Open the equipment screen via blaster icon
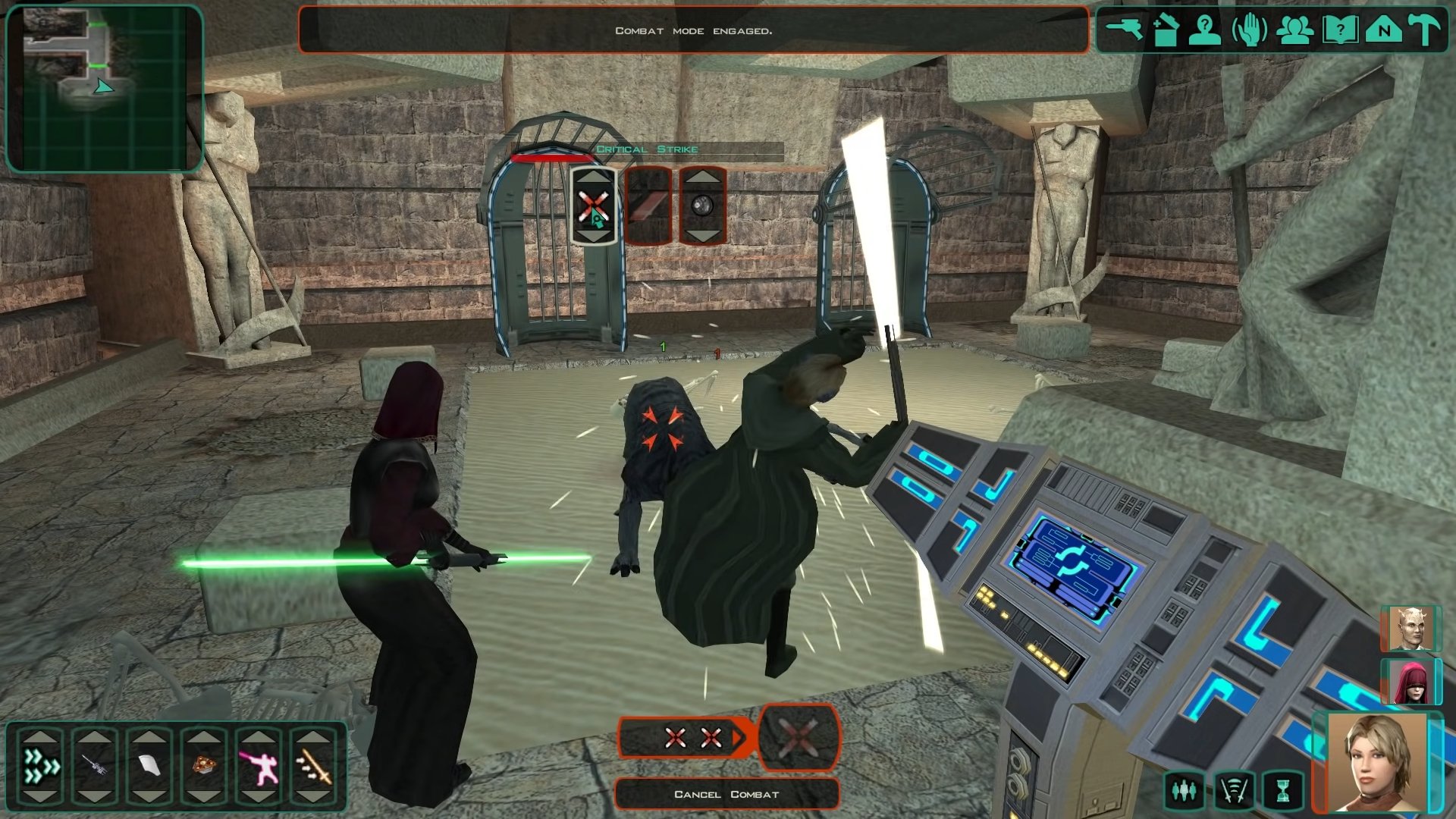 [x=1124, y=30]
